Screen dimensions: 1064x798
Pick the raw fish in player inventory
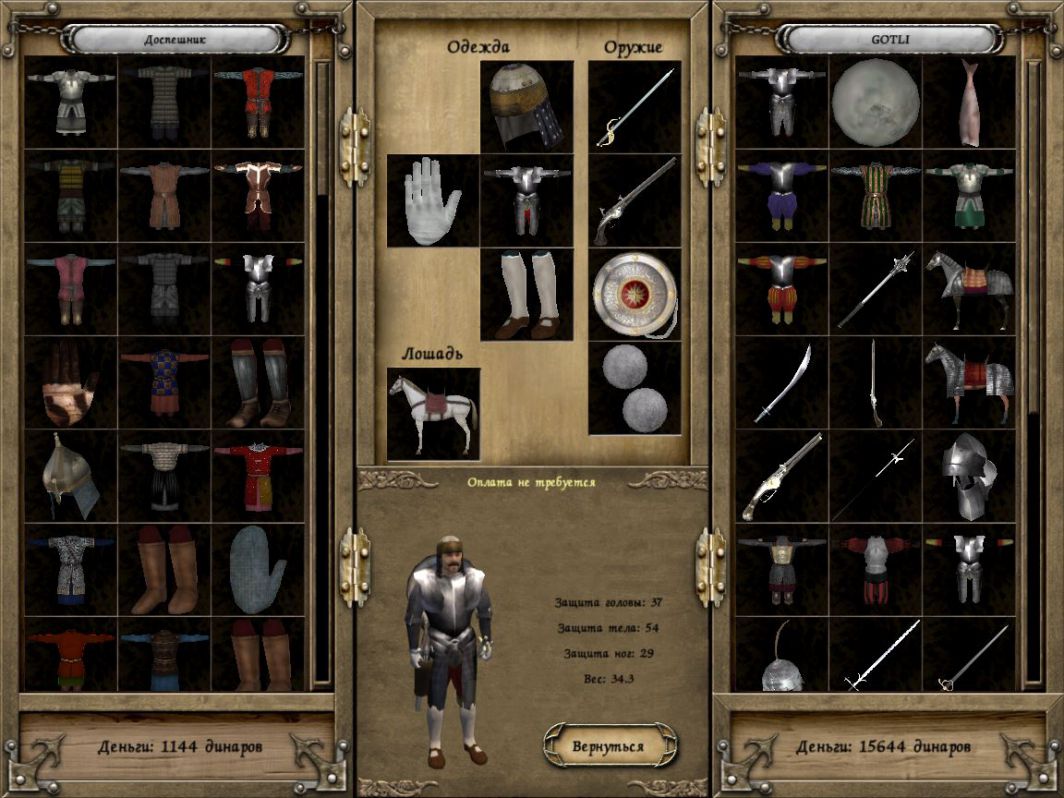point(968,103)
